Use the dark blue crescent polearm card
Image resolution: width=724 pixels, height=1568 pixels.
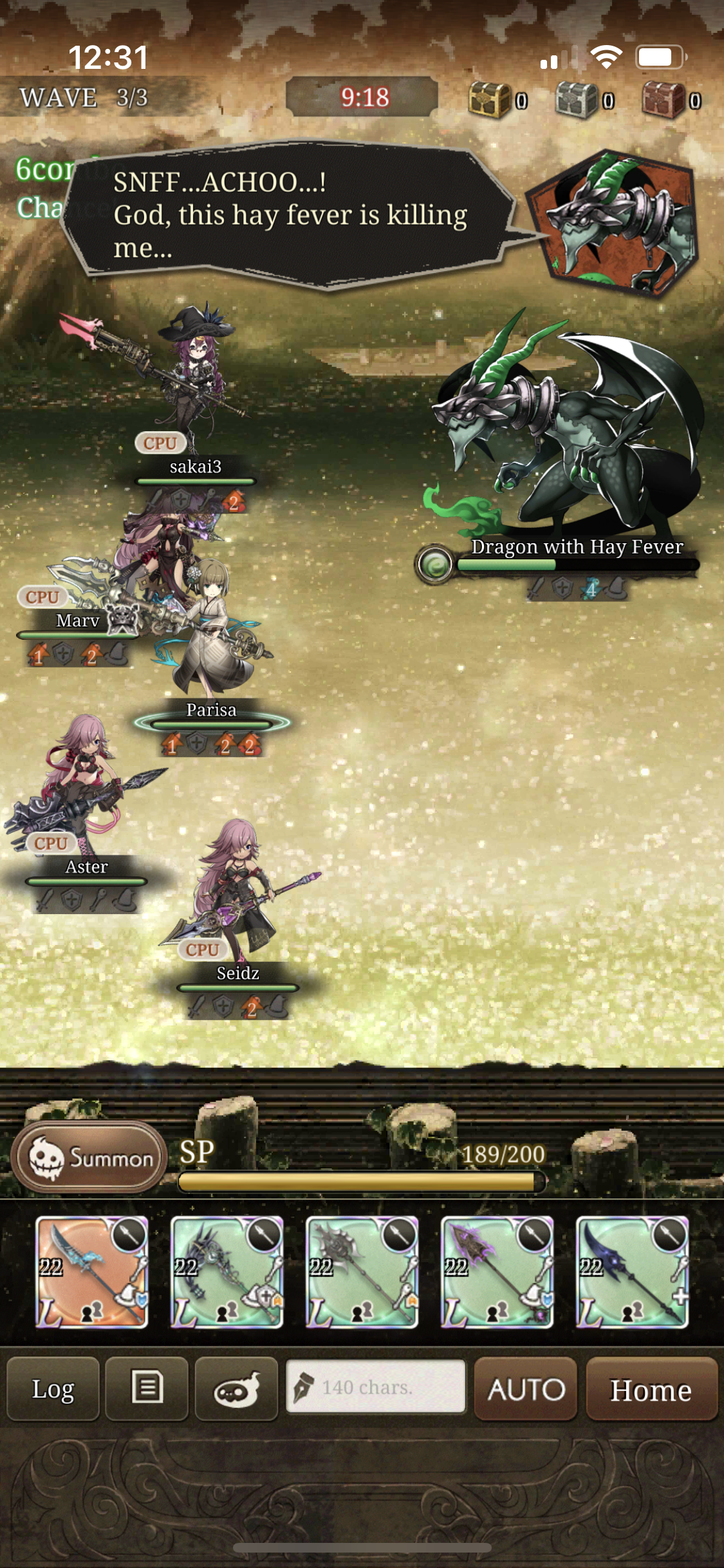coord(632,1271)
